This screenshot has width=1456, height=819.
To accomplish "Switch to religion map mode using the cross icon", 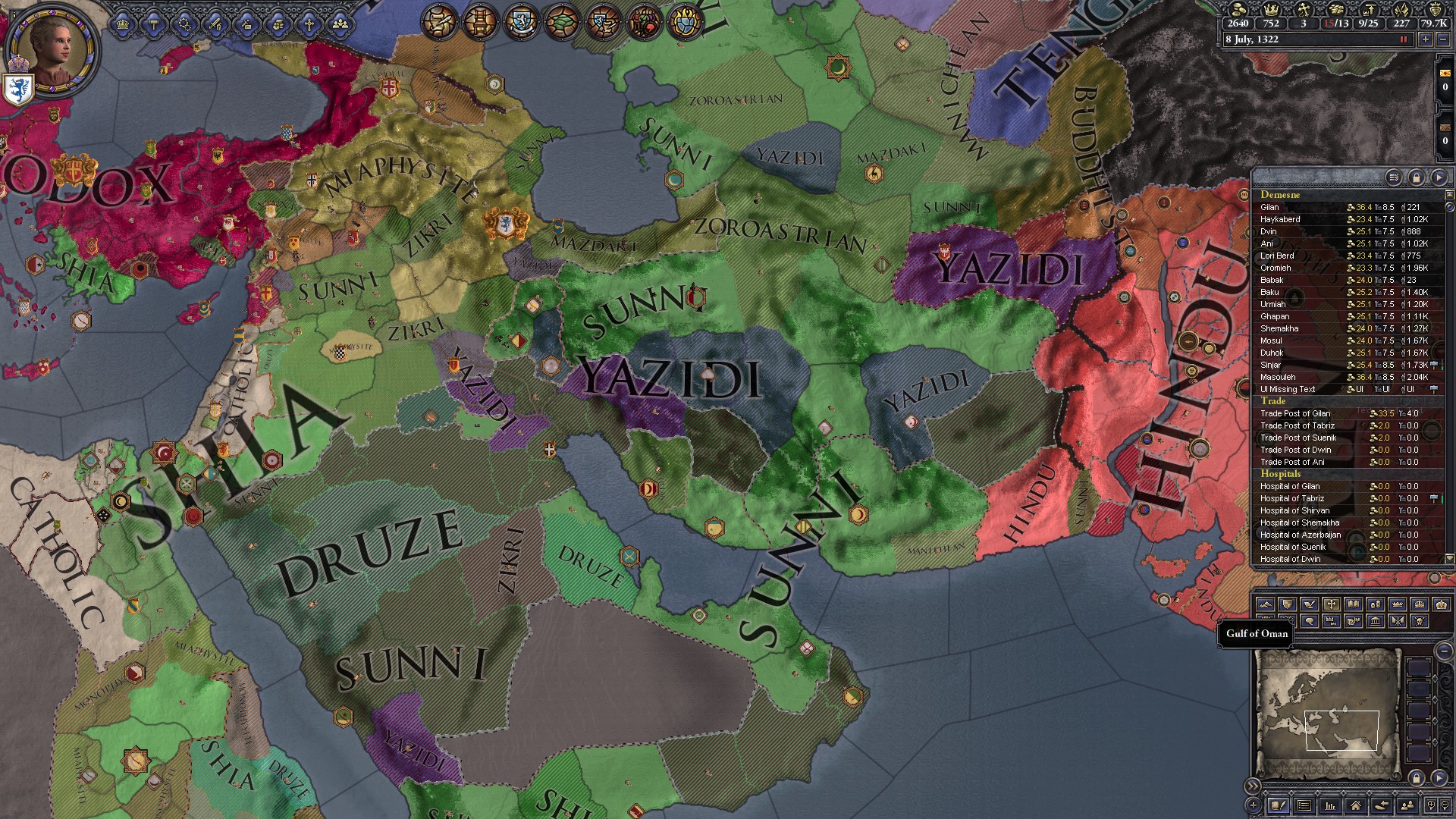I will point(1332,604).
